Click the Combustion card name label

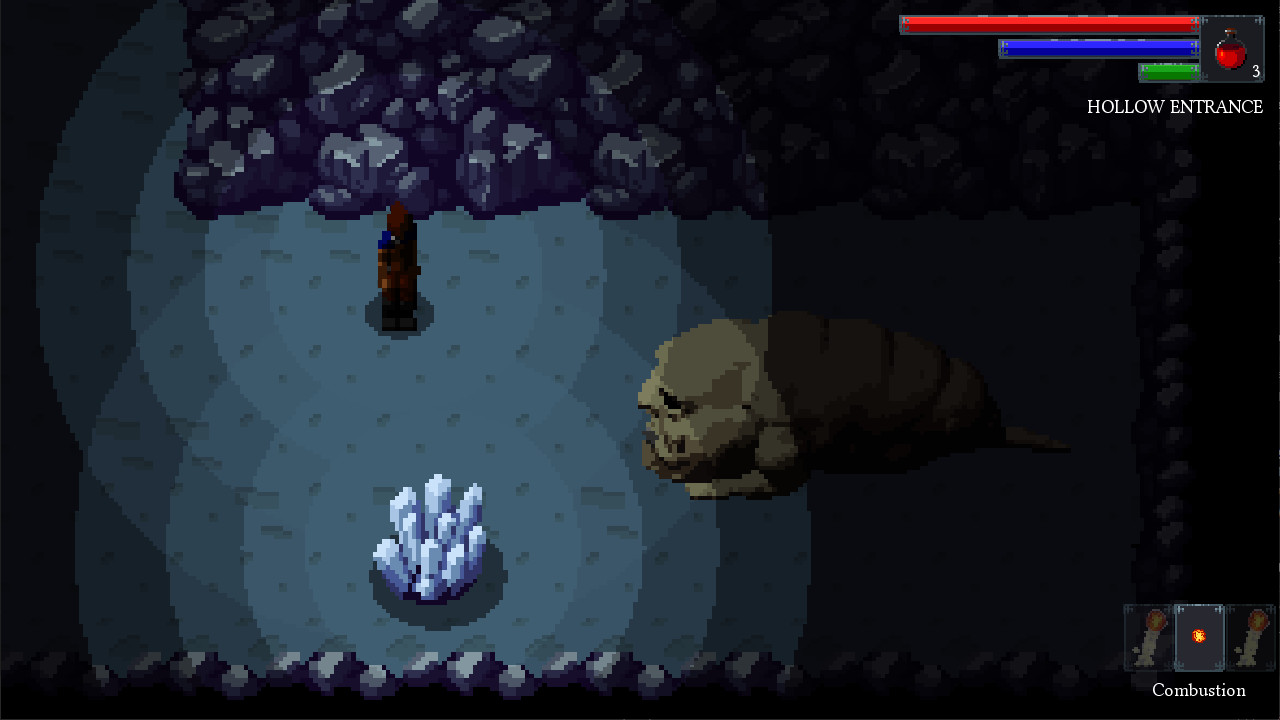[1199, 690]
